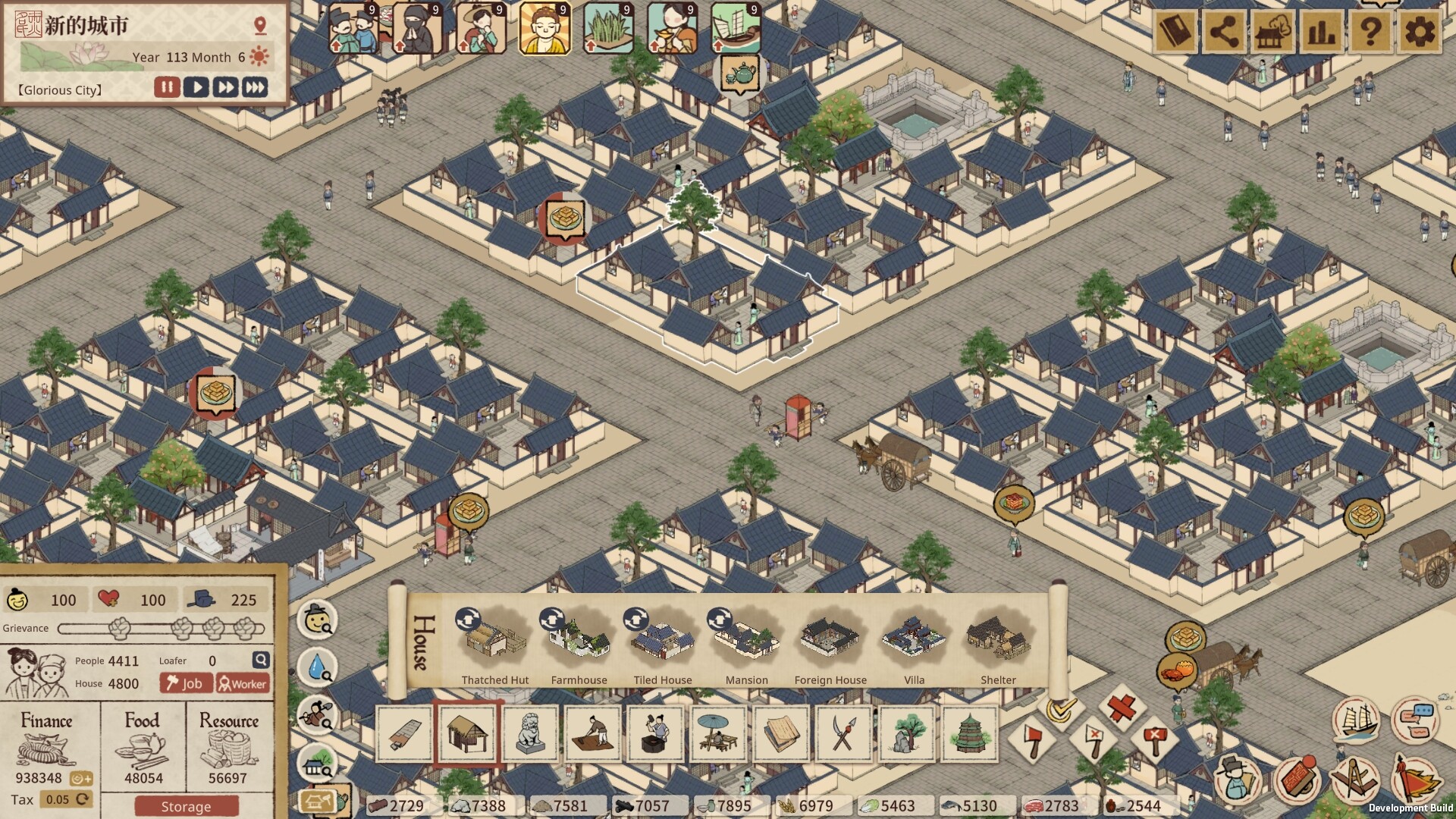
Task: Click the Worker button
Action: (243, 683)
